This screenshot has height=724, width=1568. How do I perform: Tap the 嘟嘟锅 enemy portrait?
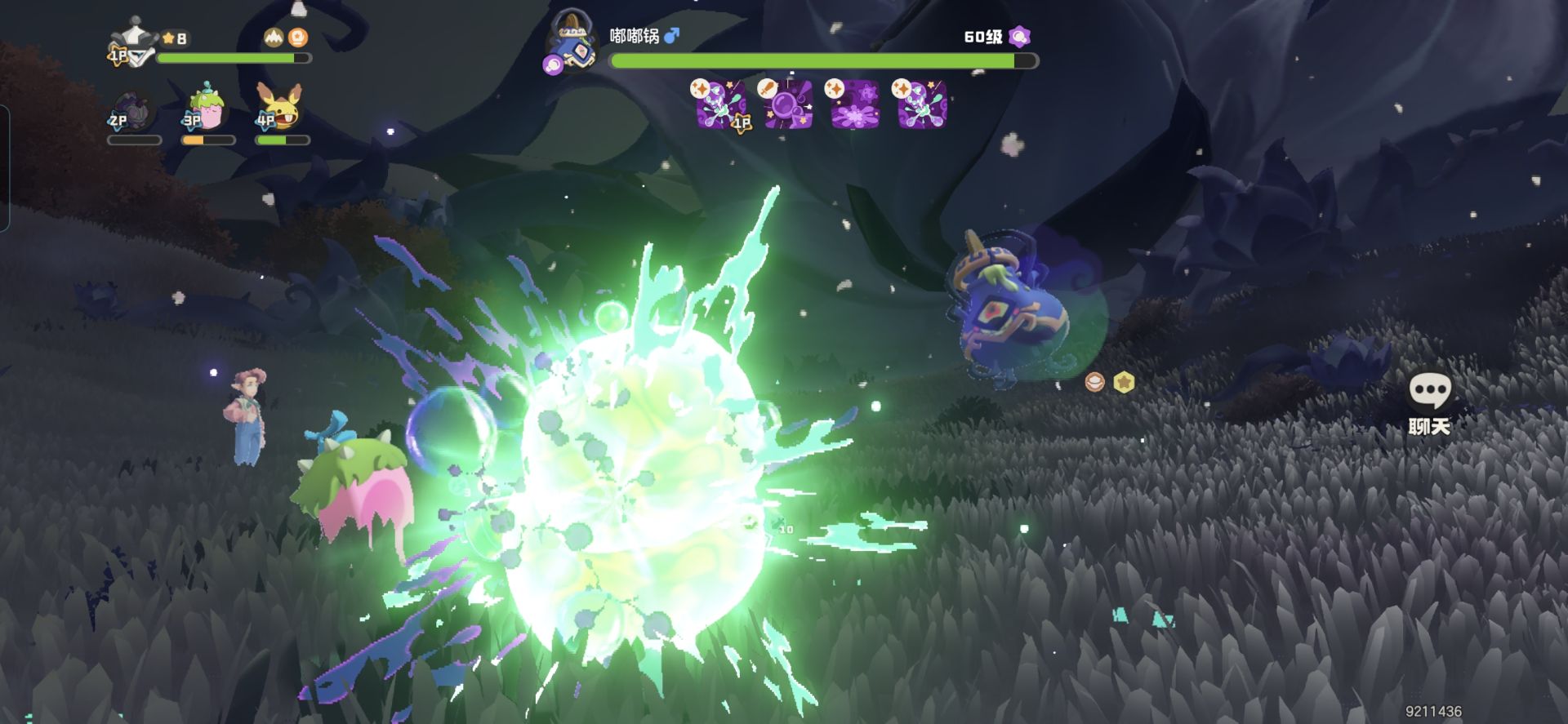click(572, 42)
